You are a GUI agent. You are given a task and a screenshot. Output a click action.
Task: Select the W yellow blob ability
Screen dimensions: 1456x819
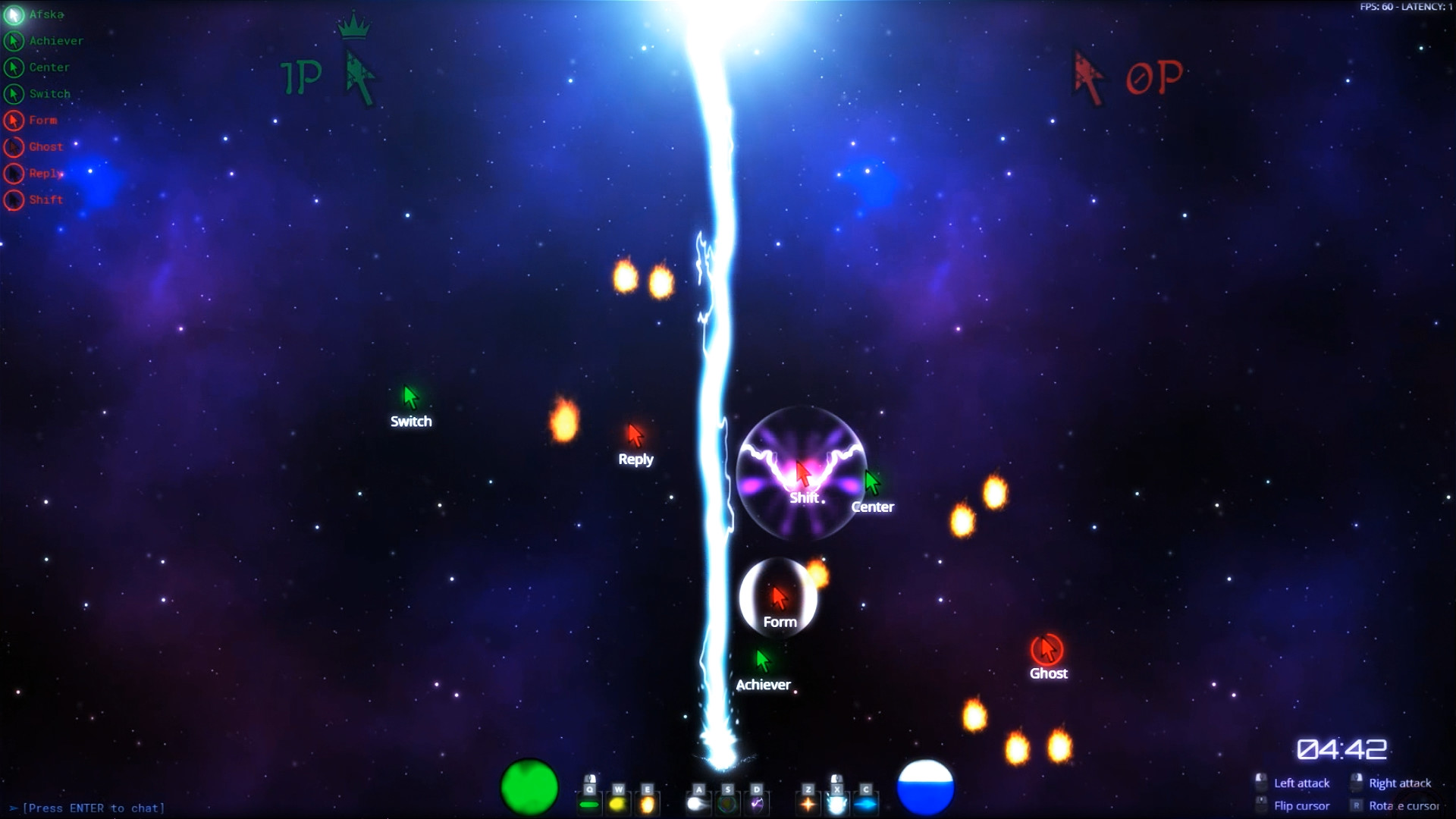coord(618,802)
